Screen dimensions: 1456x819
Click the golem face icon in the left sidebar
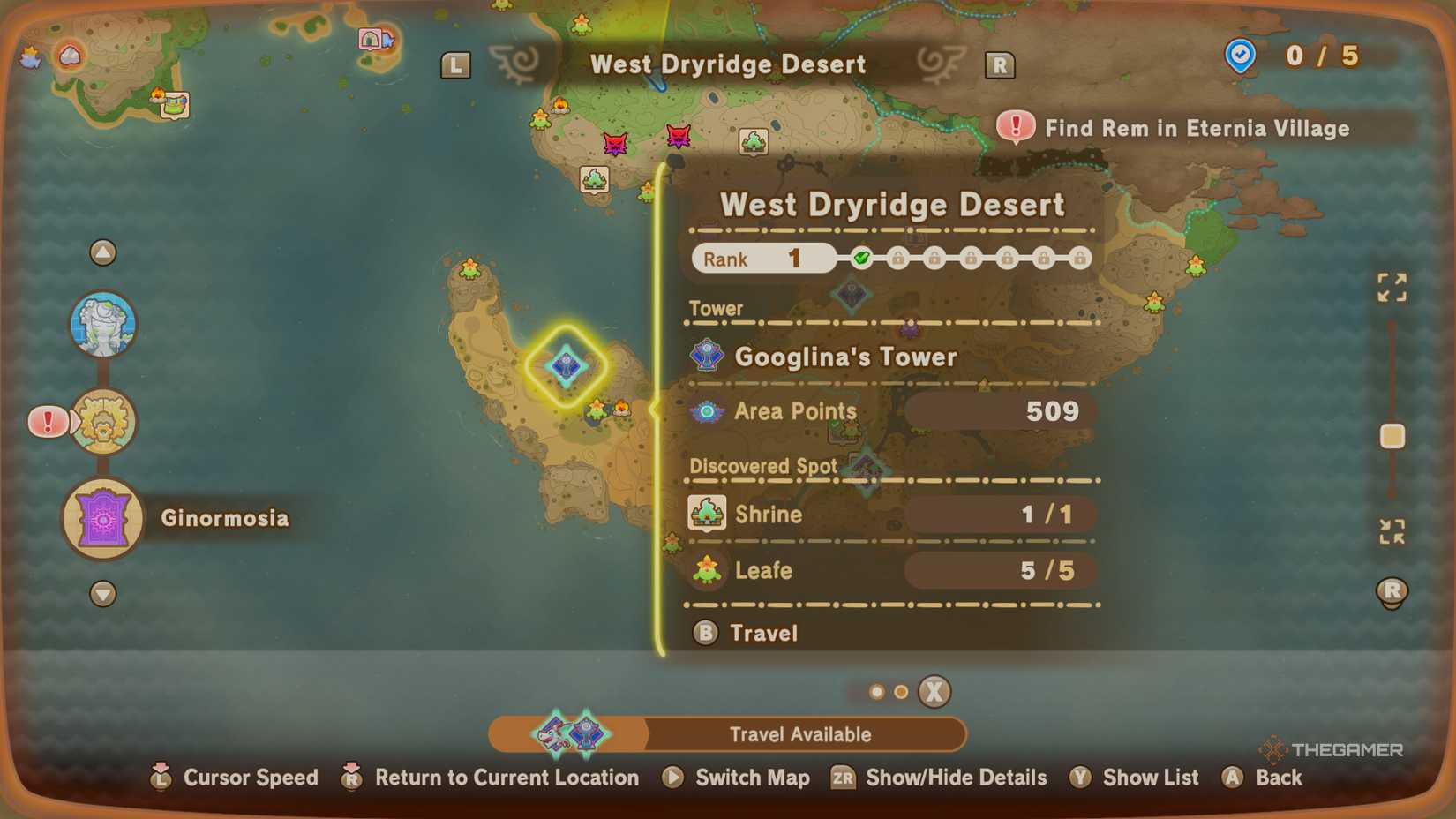click(x=104, y=324)
